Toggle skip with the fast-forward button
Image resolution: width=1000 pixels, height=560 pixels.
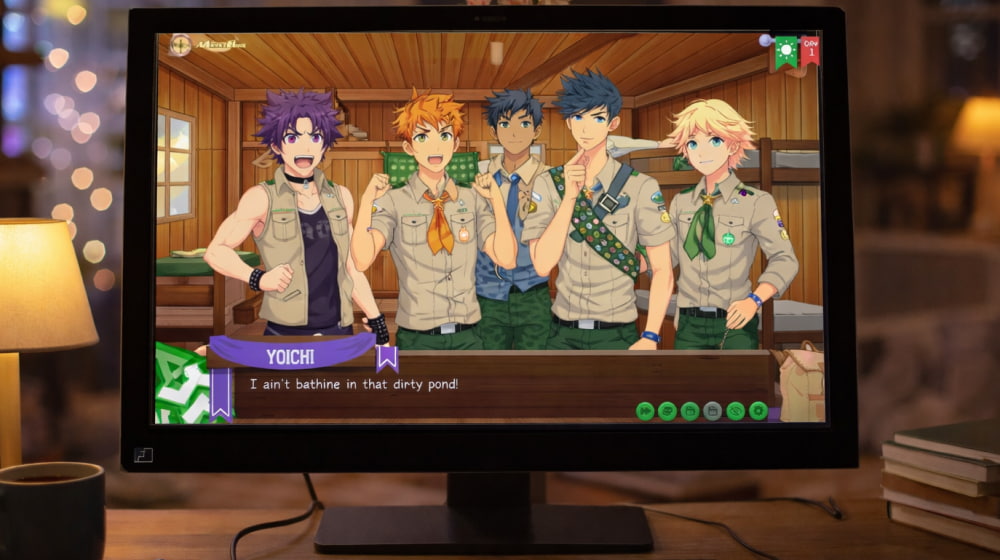(x=645, y=410)
